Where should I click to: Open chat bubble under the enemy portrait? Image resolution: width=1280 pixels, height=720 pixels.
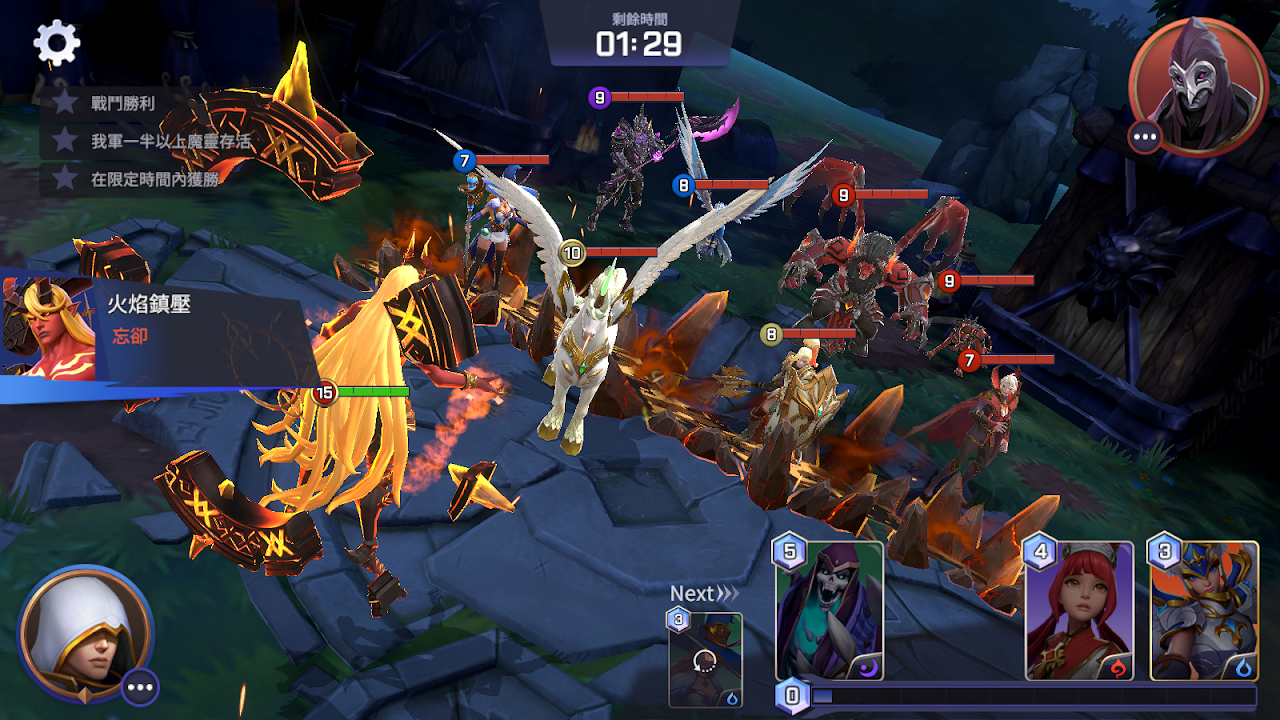pos(1145,136)
